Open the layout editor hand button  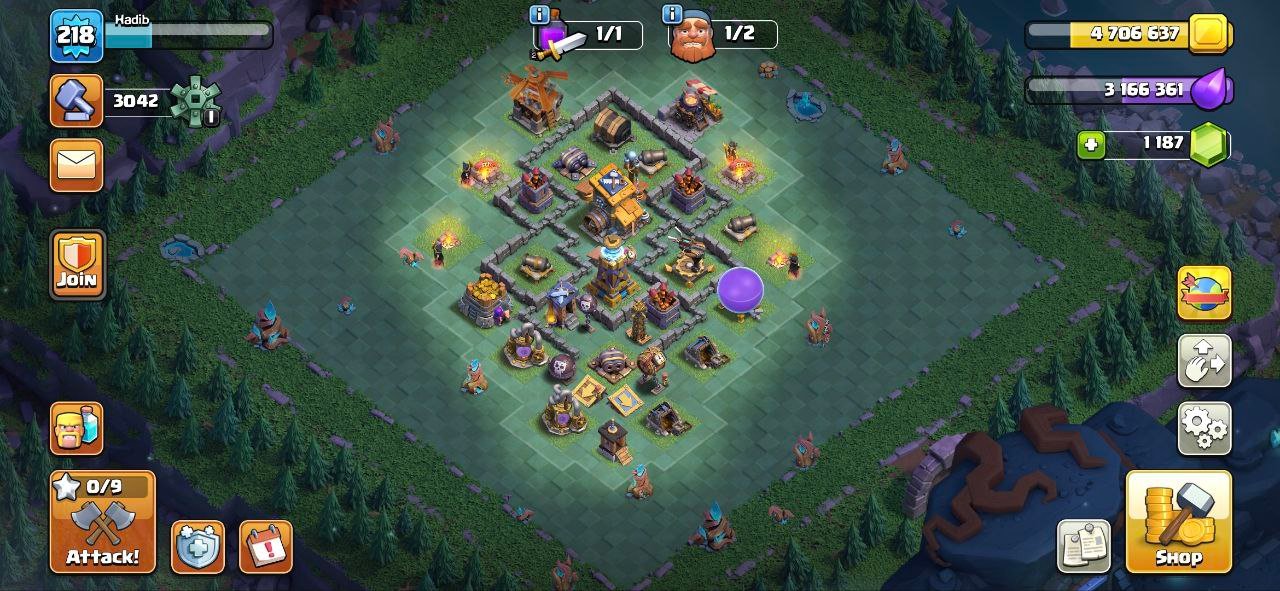click(1204, 361)
